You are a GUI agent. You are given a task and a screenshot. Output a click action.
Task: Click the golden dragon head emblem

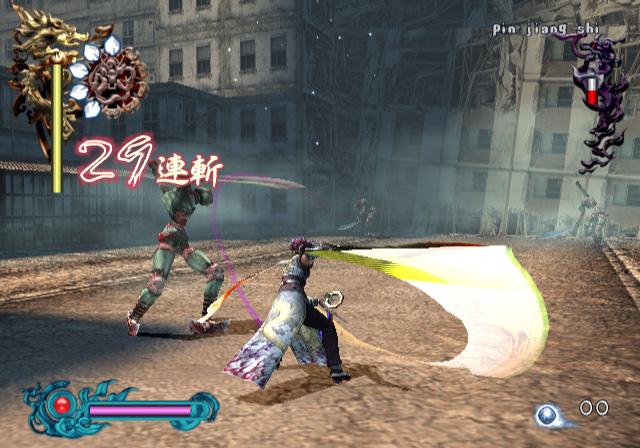click(x=47, y=38)
